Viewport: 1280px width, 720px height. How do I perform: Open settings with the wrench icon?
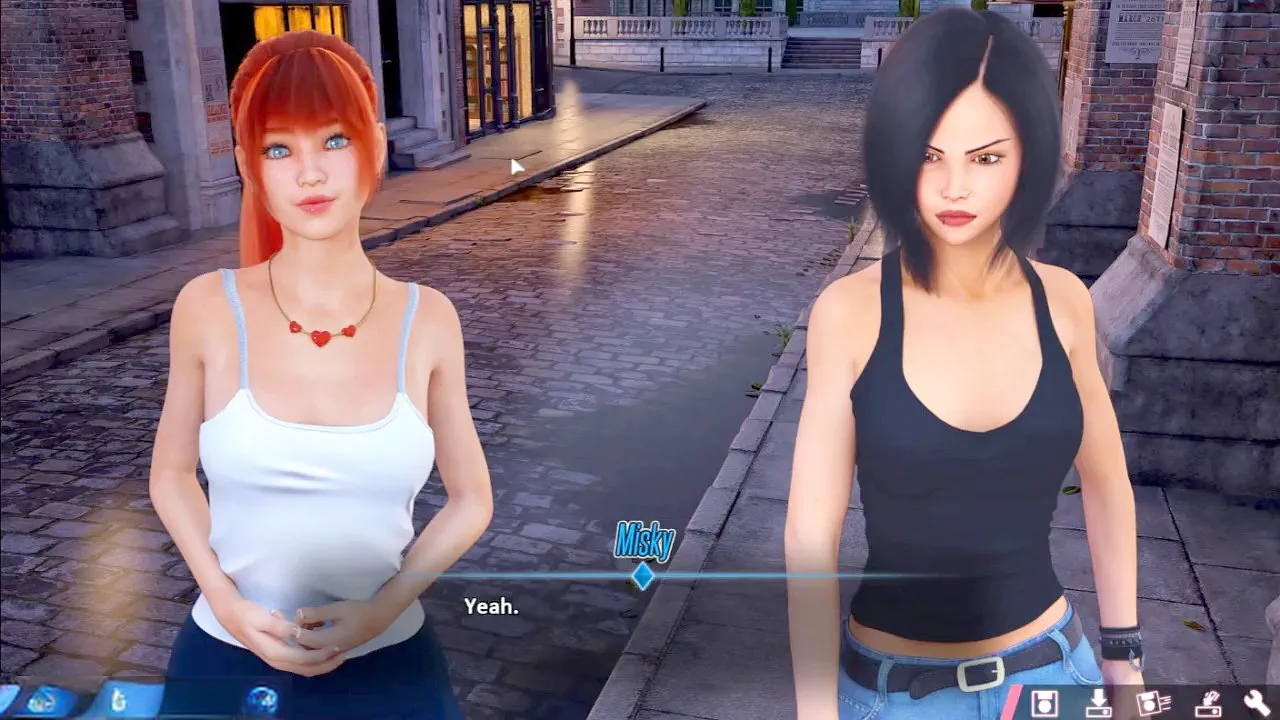1257,702
